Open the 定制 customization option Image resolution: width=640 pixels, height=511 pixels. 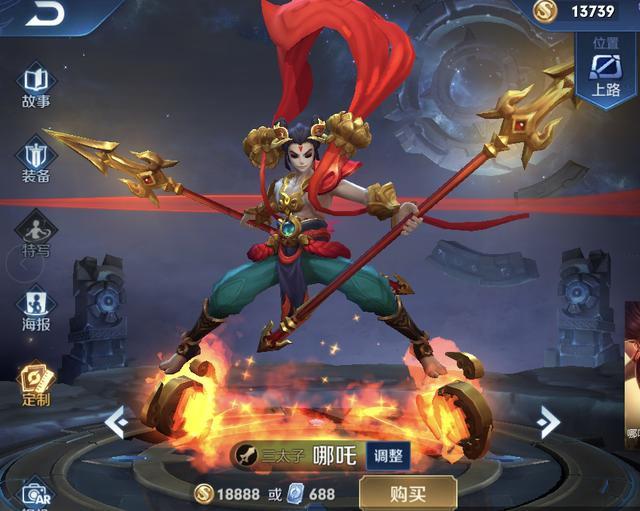pos(35,383)
